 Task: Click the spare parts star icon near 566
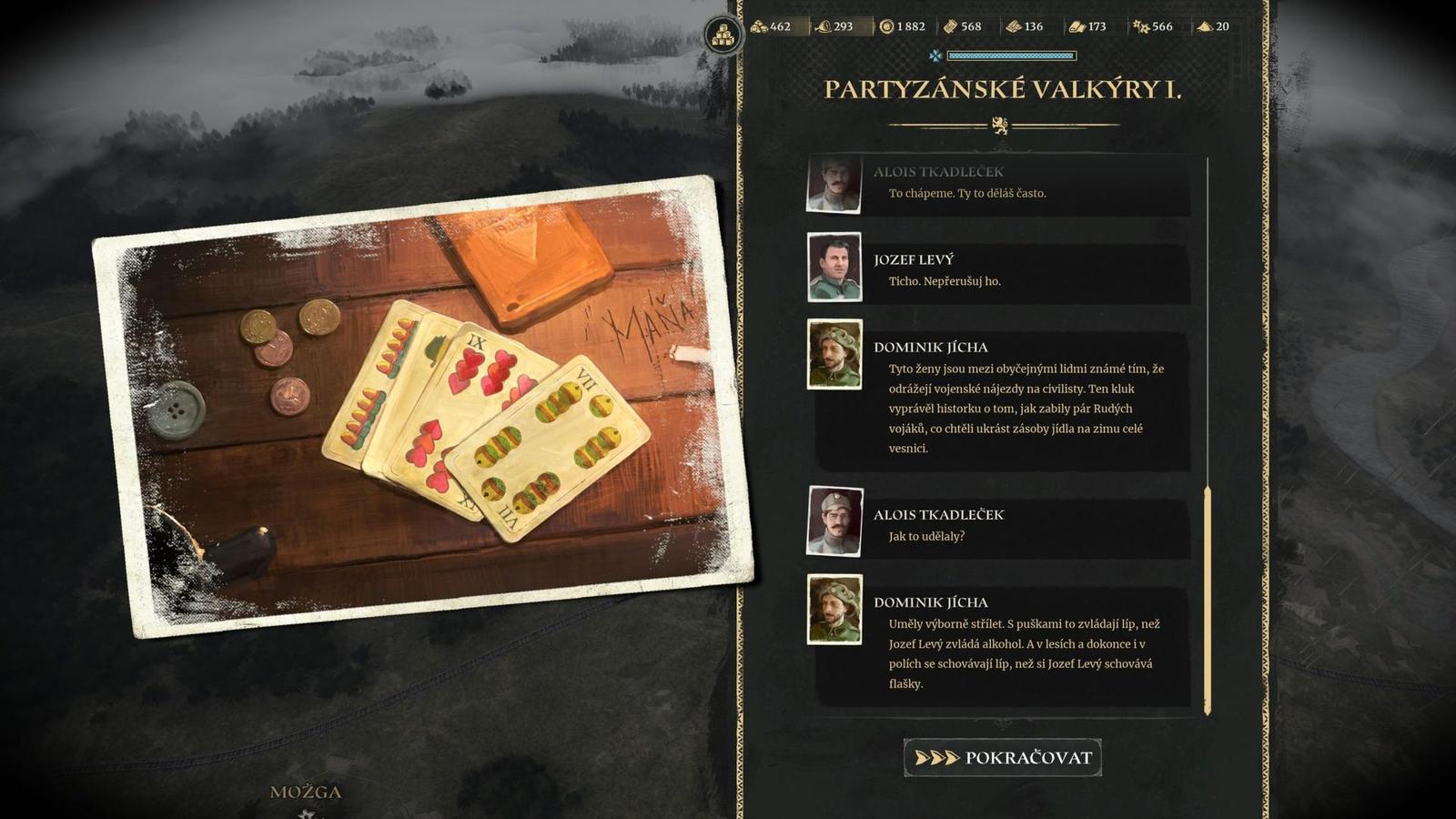(x=1140, y=27)
